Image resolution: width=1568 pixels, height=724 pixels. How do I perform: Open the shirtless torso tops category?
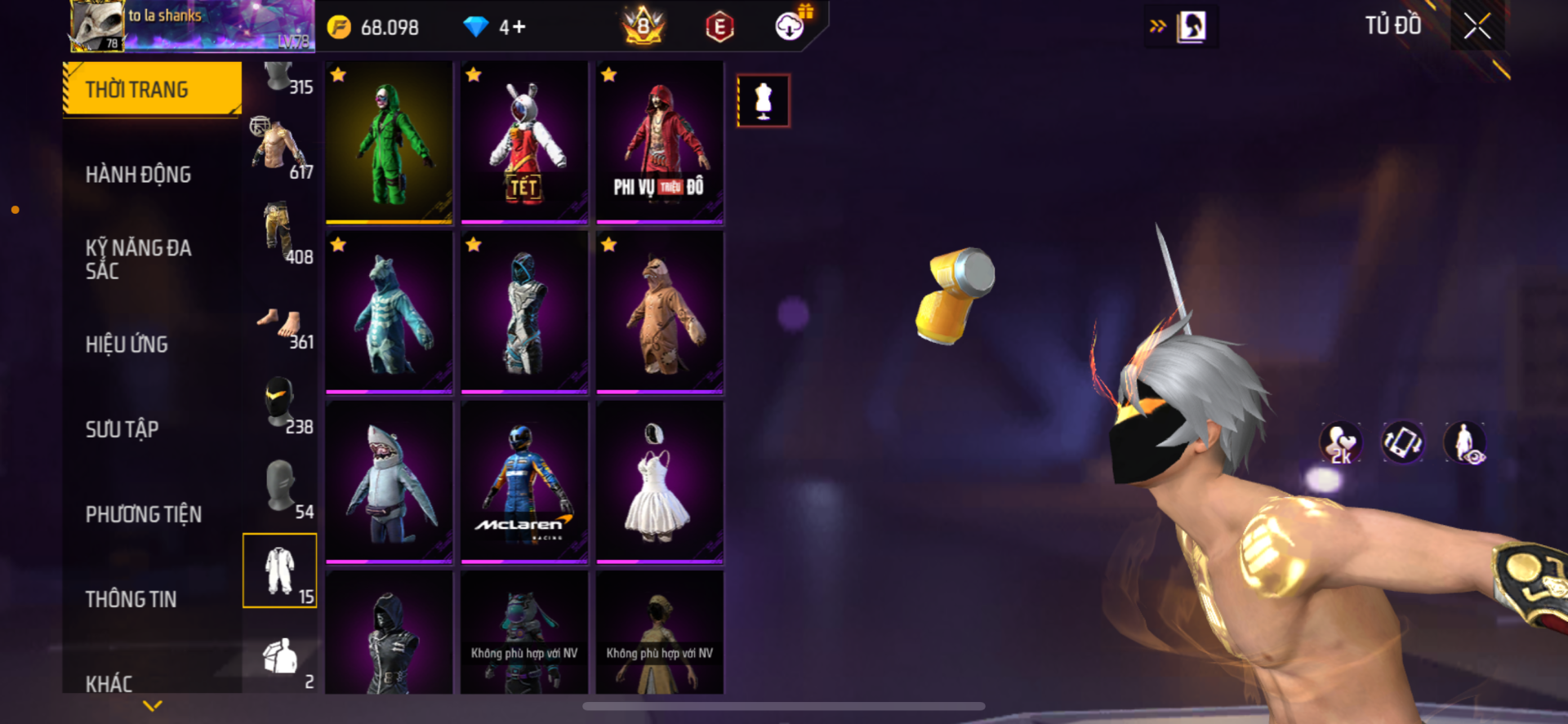coord(279,148)
